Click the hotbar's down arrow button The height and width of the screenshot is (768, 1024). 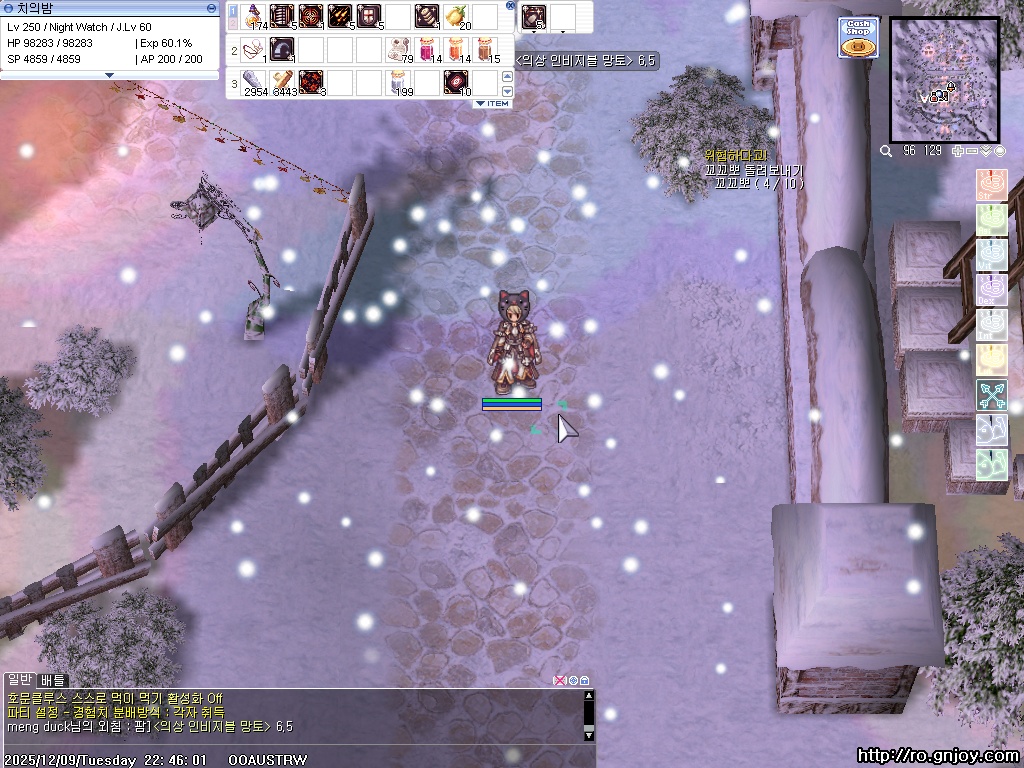coord(507,92)
